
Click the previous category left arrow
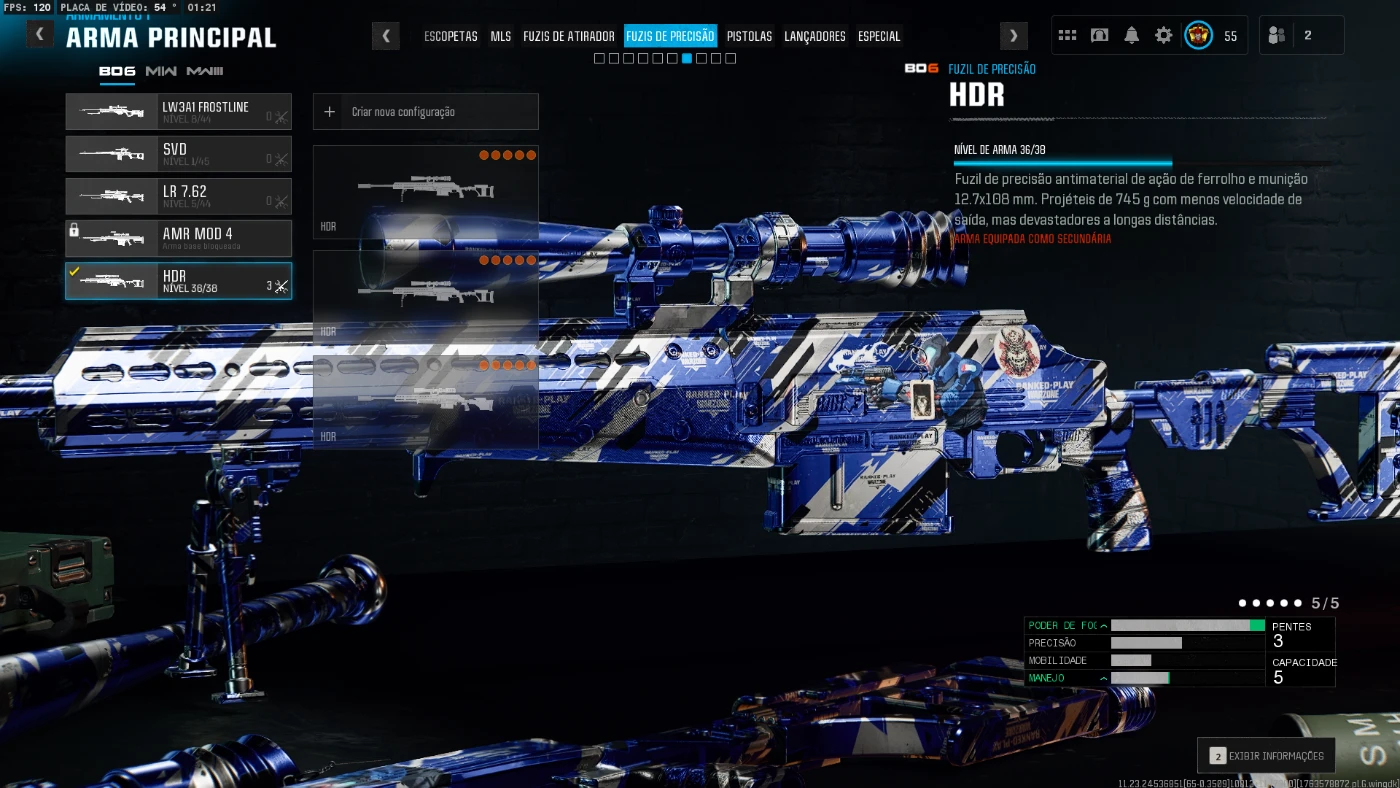386,36
